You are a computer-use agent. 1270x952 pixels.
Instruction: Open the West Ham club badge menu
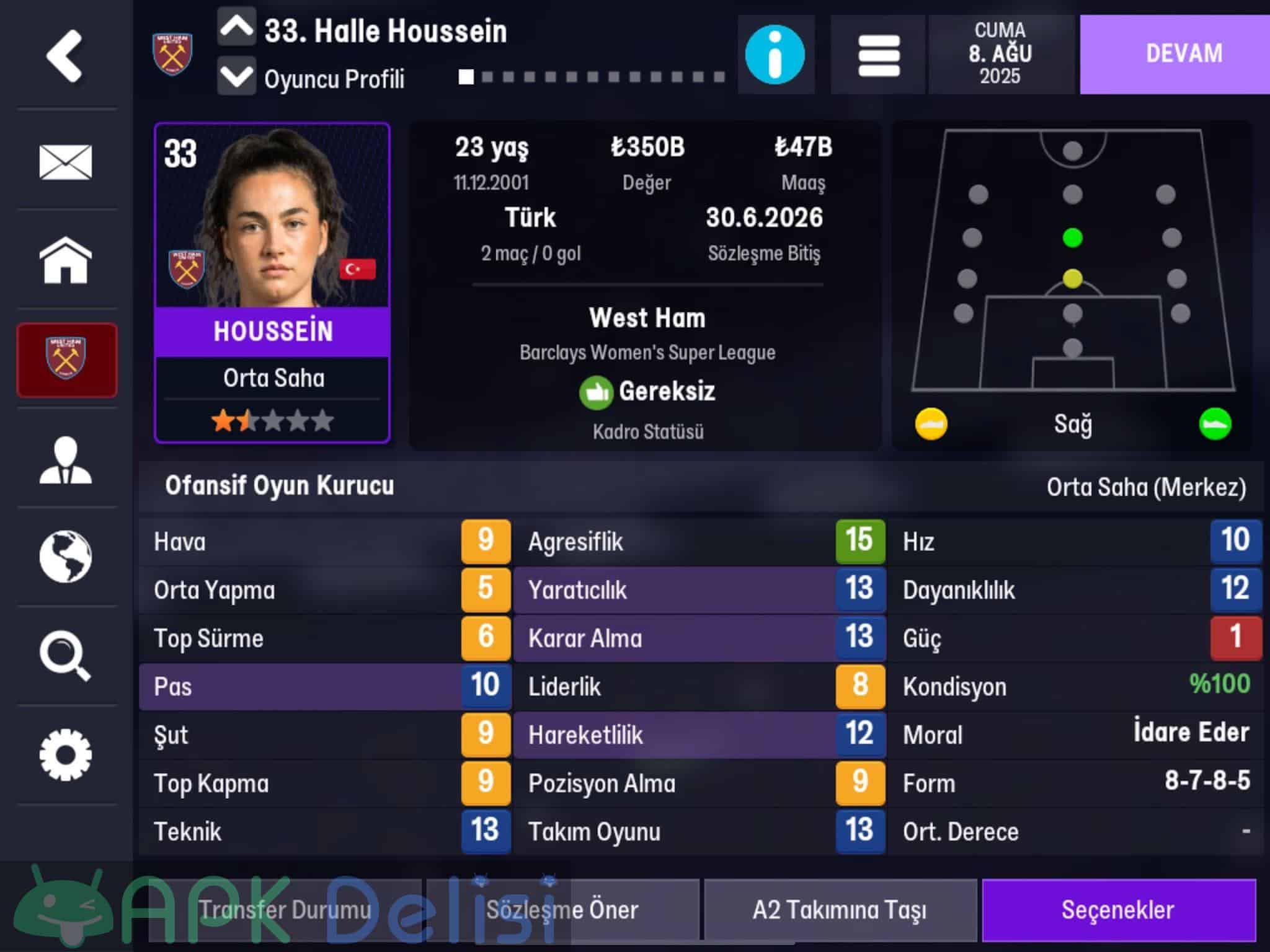pyautogui.click(x=66, y=360)
